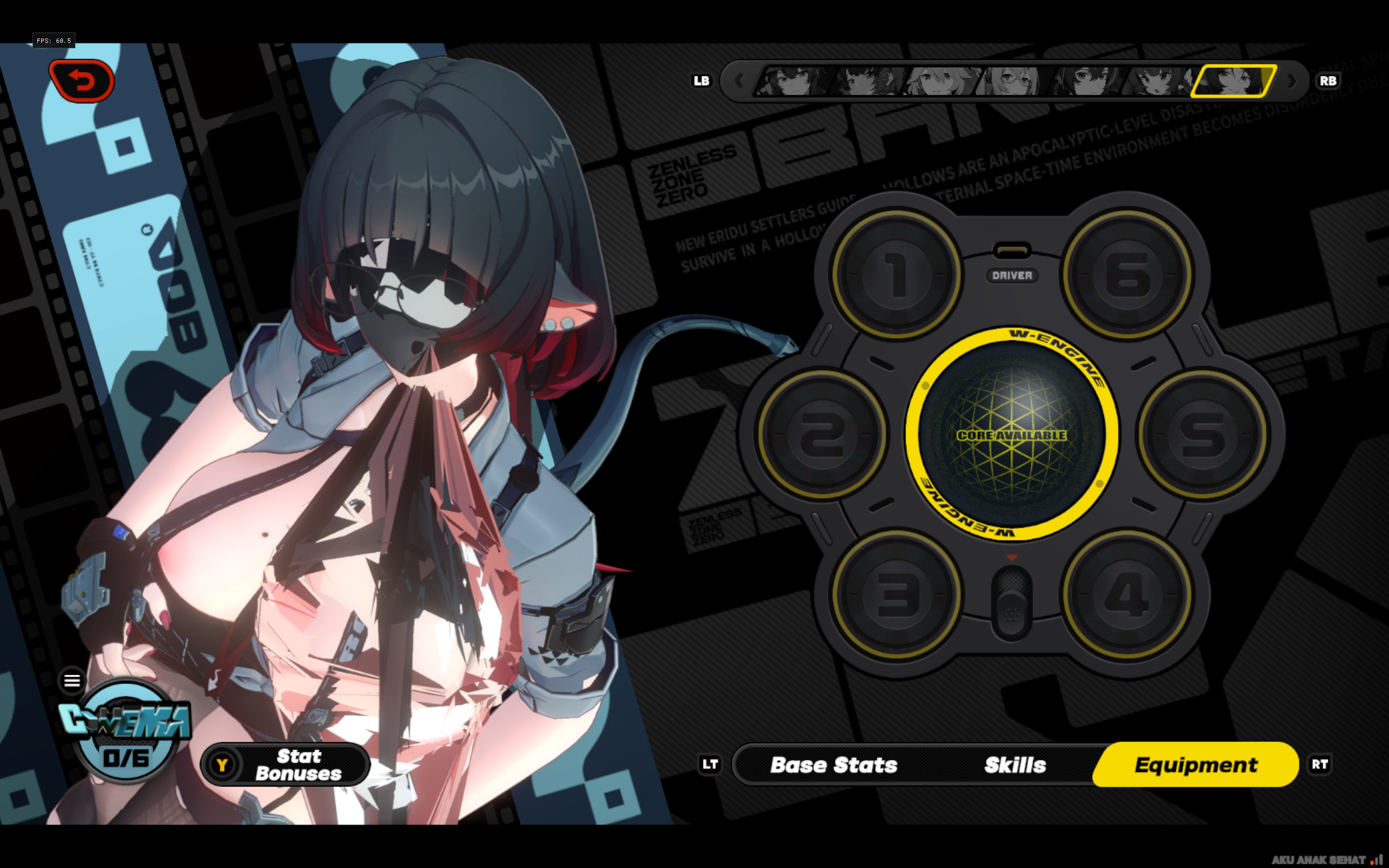Click the left arrow of the agent strip
1389x868 pixels.
[x=740, y=81]
